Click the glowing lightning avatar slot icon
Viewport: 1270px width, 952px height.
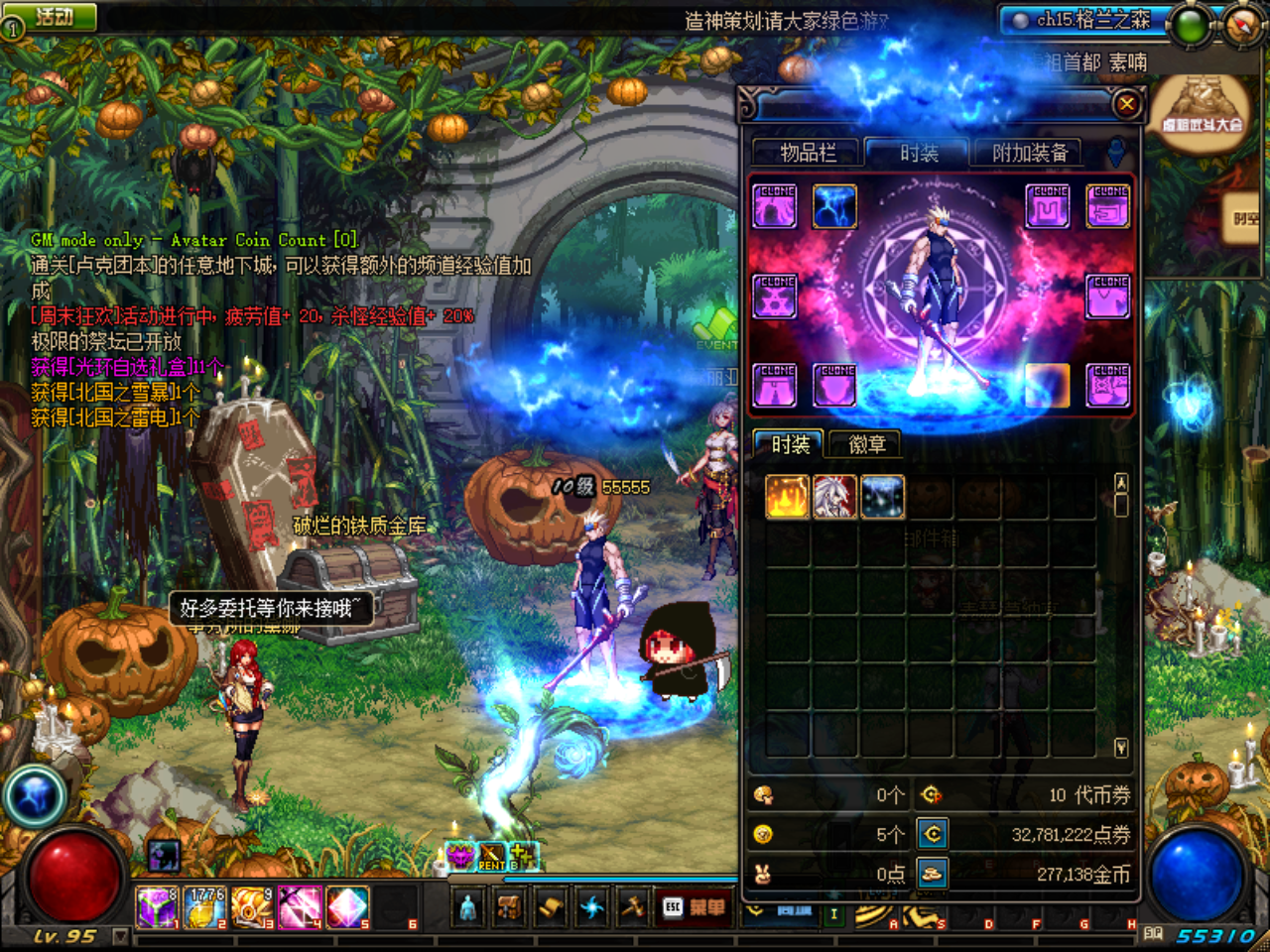(835, 205)
